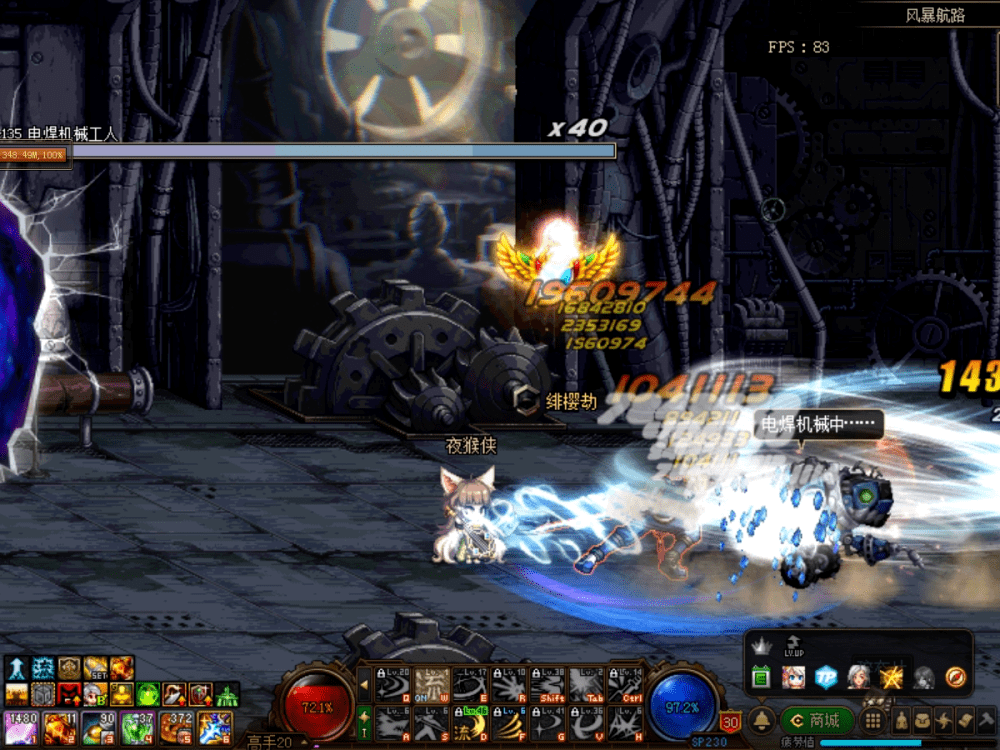Click the notification bell button
Image resolution: width=1000 pixels, height=750 pixels.
[762, 720]
